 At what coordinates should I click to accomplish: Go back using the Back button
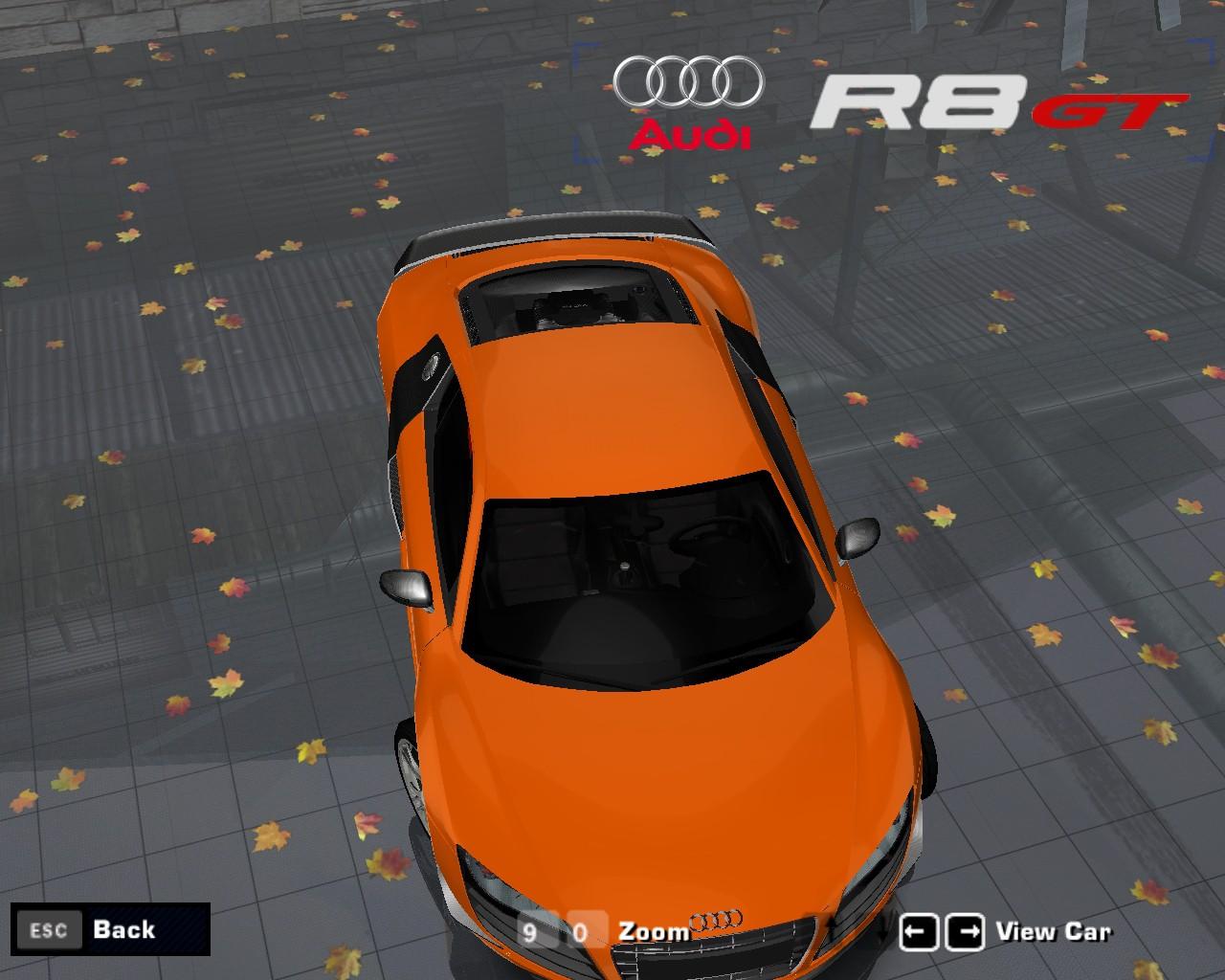pyautogui.click(x=110, y=929)
